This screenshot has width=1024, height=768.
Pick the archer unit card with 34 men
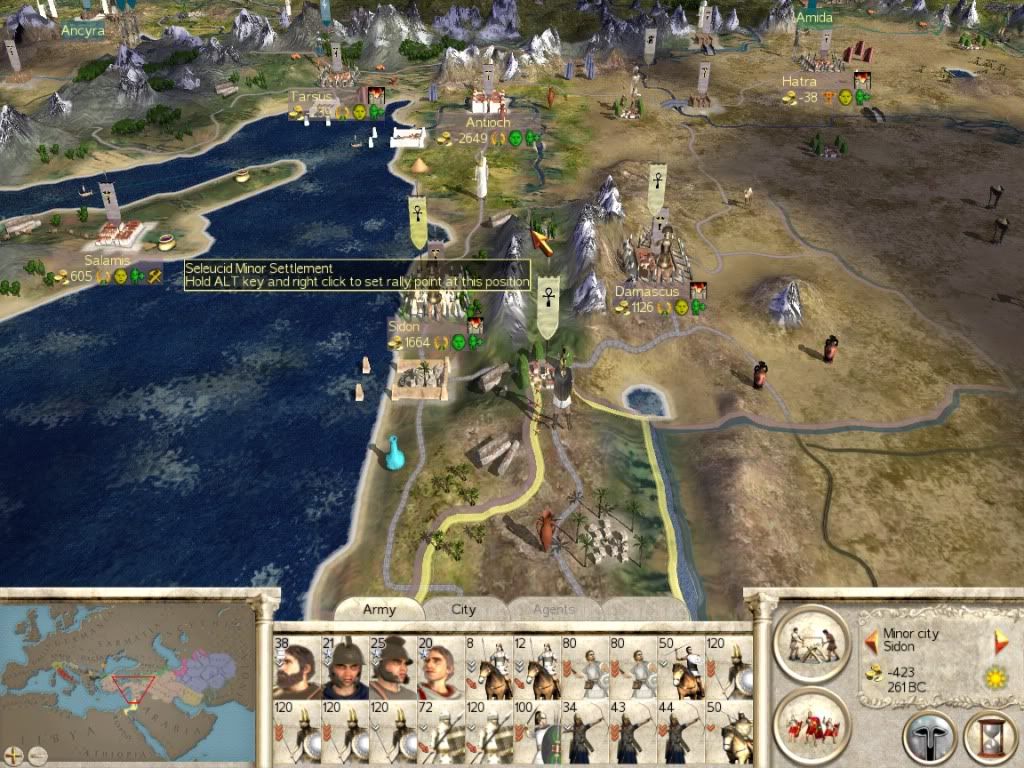[585, 732]
